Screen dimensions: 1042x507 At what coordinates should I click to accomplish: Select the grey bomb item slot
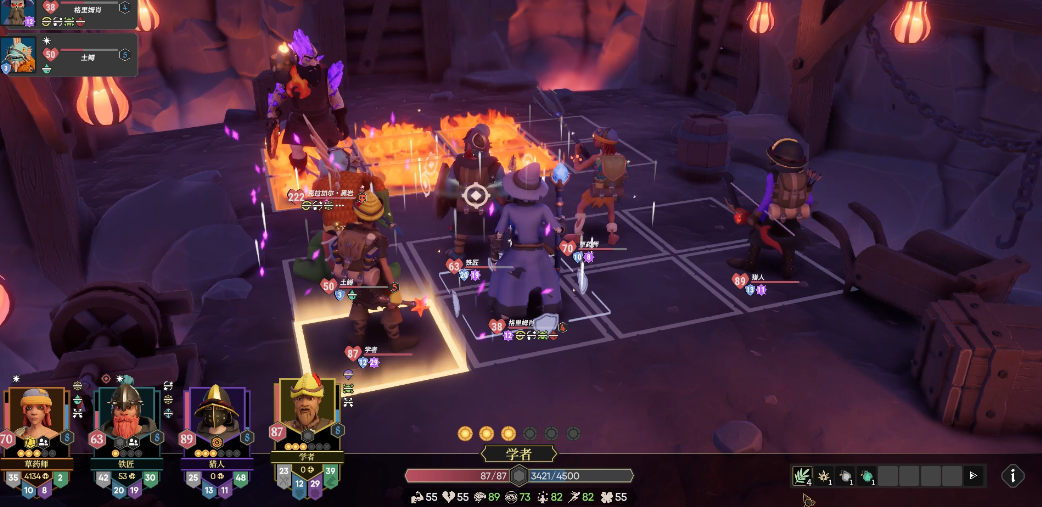pyautogui.click(x=845, y=476)
